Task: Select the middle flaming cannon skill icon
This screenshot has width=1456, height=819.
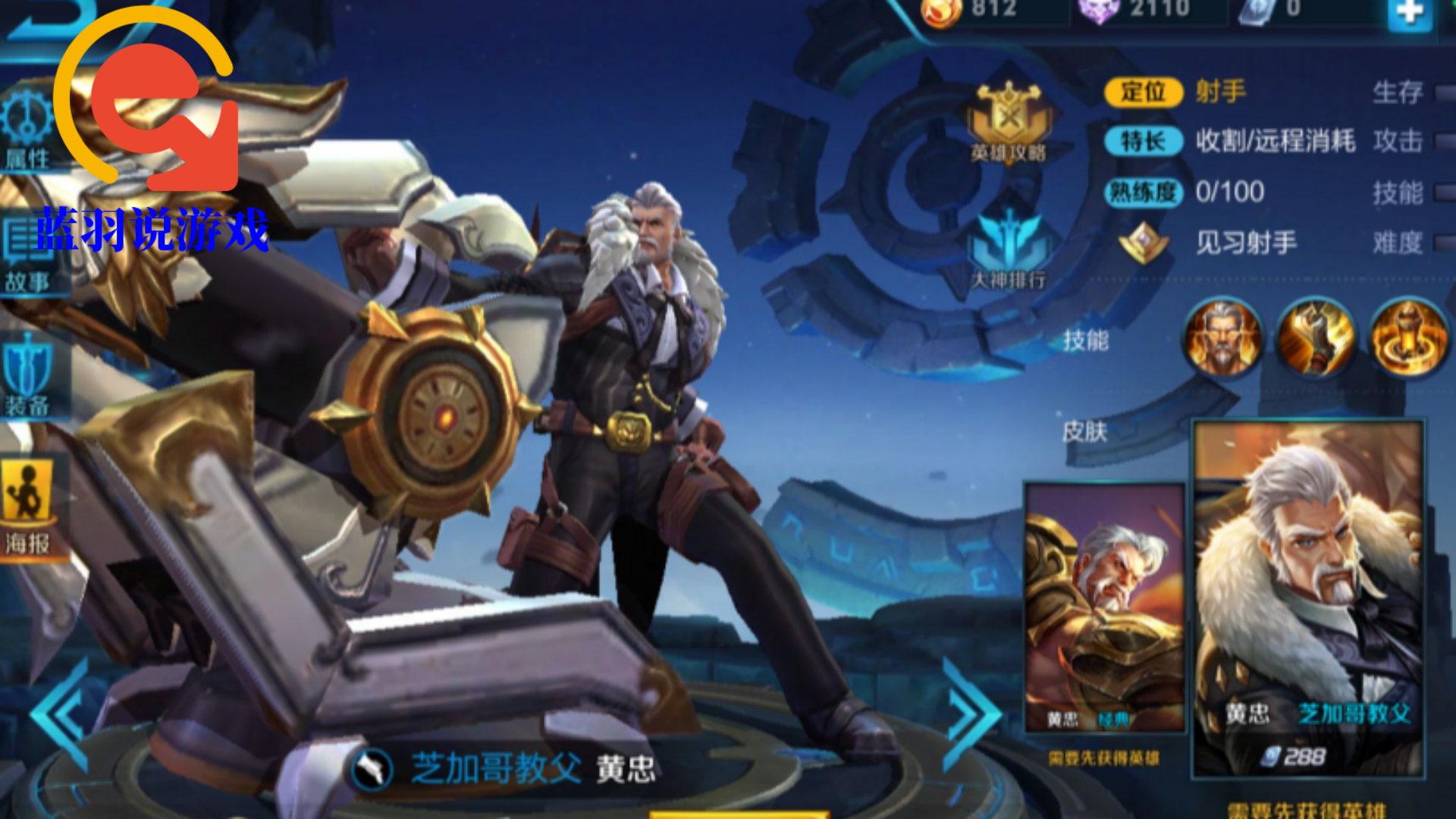Action: click(x=1316, y=338)
